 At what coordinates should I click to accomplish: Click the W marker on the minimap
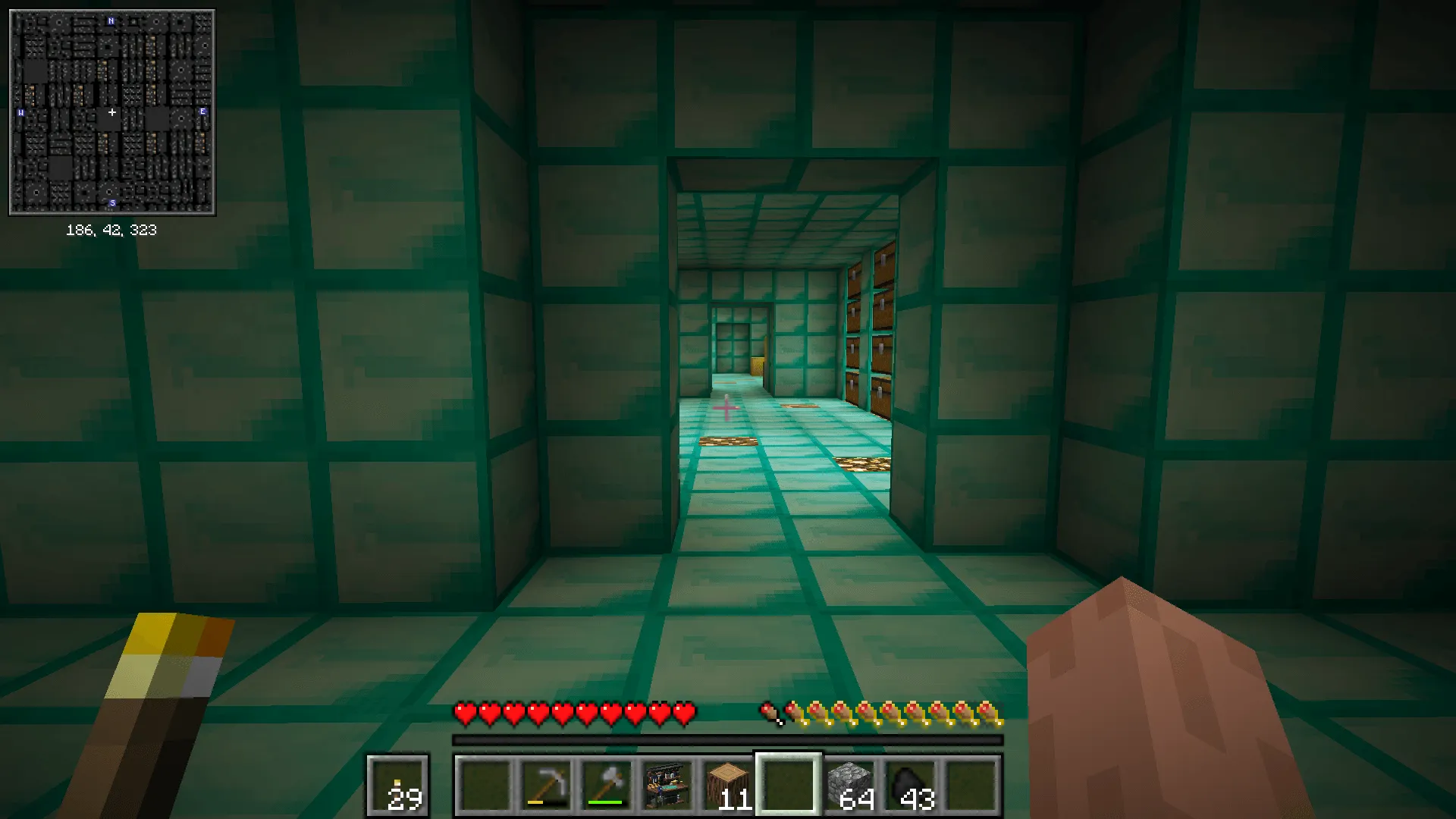[20, 111]
